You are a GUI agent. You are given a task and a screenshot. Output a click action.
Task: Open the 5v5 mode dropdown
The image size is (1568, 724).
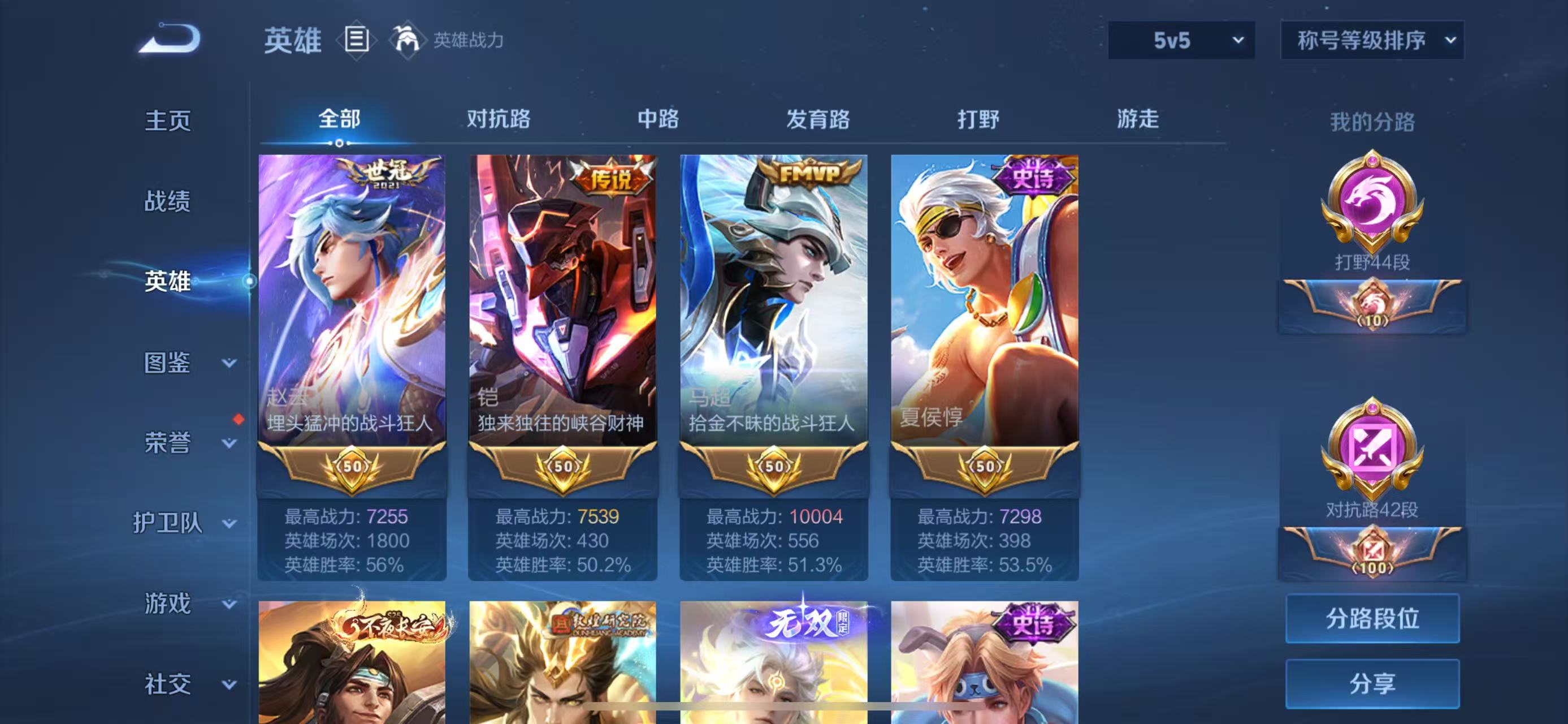pyautogui.click(x=1180, y=40)
